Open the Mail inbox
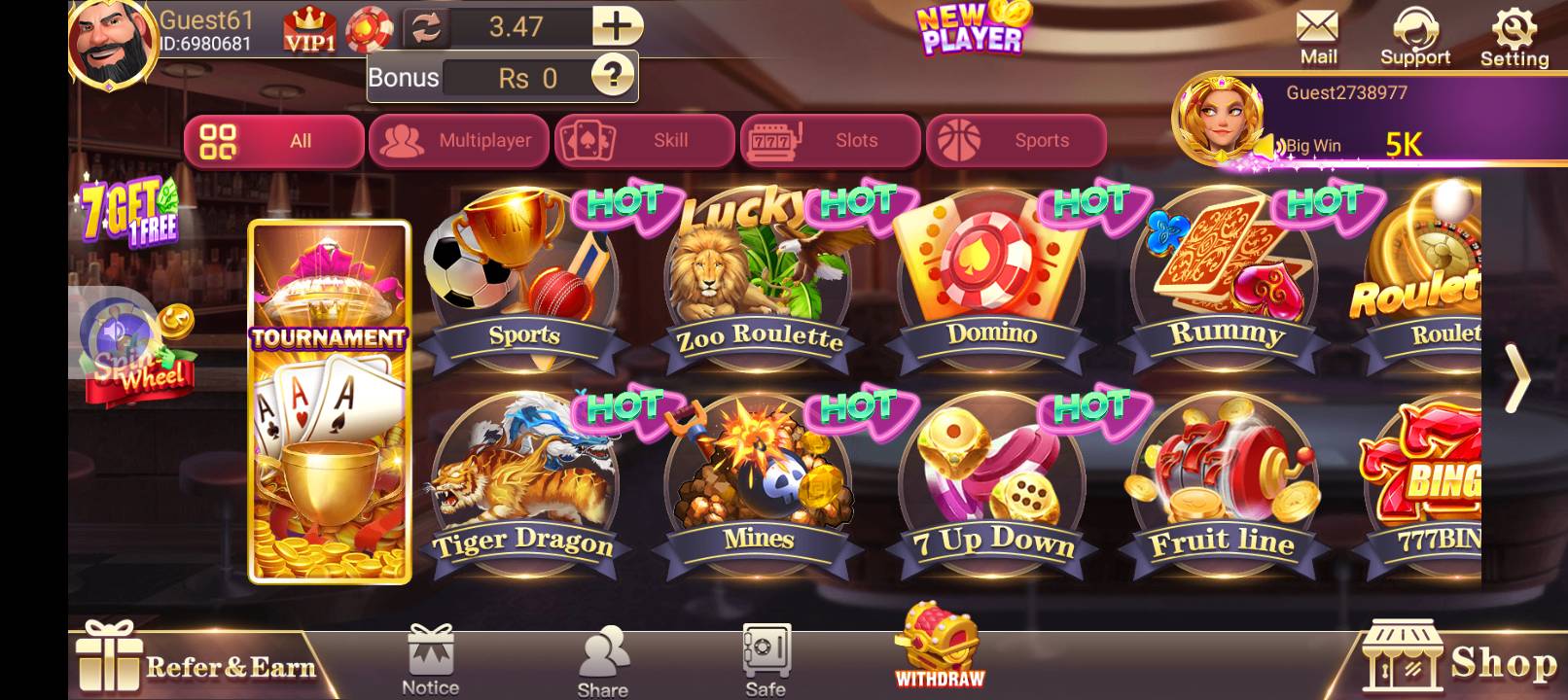This screenshot has width=1568, height=700. tap(1318, 29)
